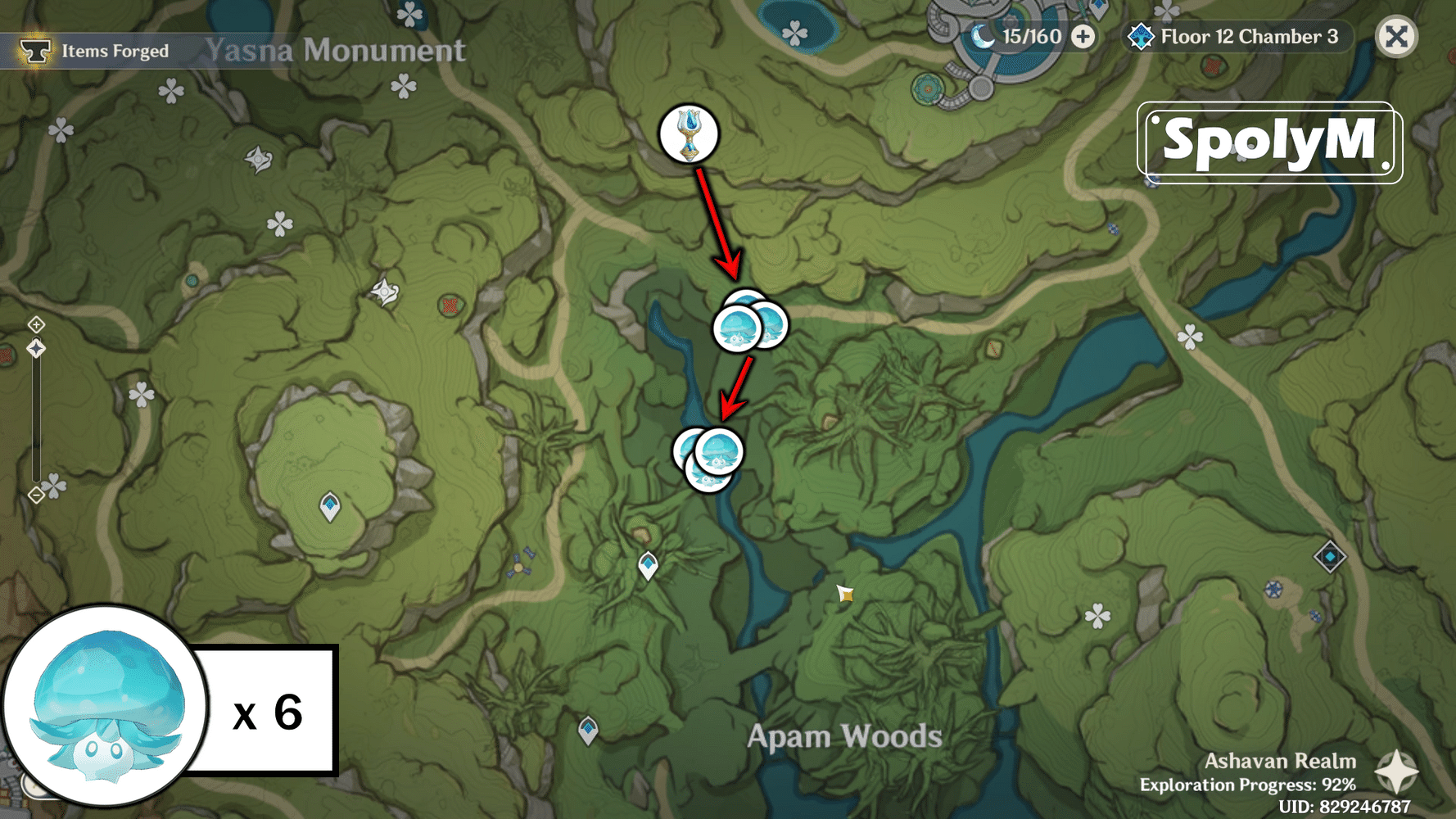
Task: Click the plus button next to 15/160
Action: (x=1083, y=37)
